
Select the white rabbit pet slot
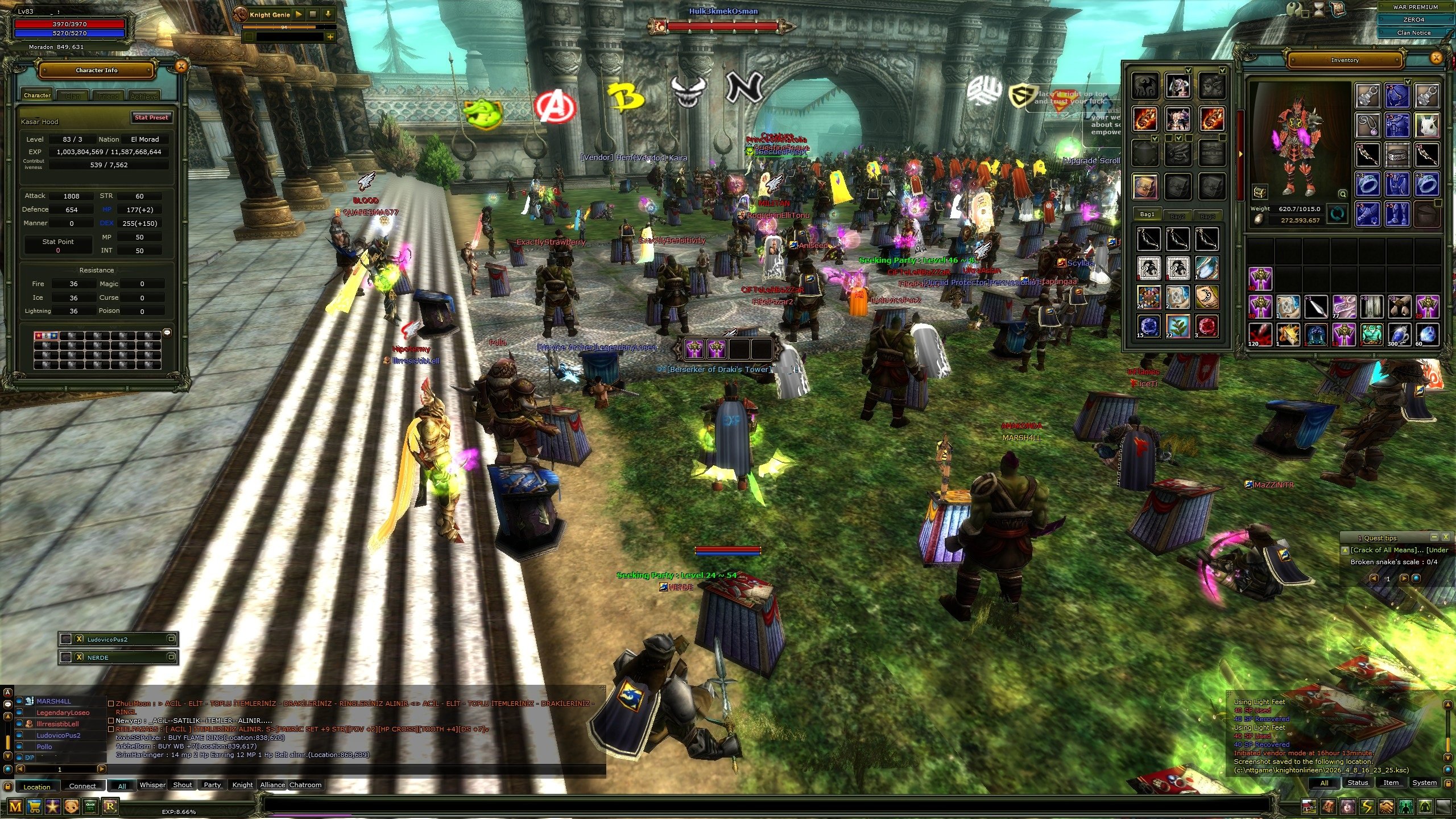[x=1426, y=125]
